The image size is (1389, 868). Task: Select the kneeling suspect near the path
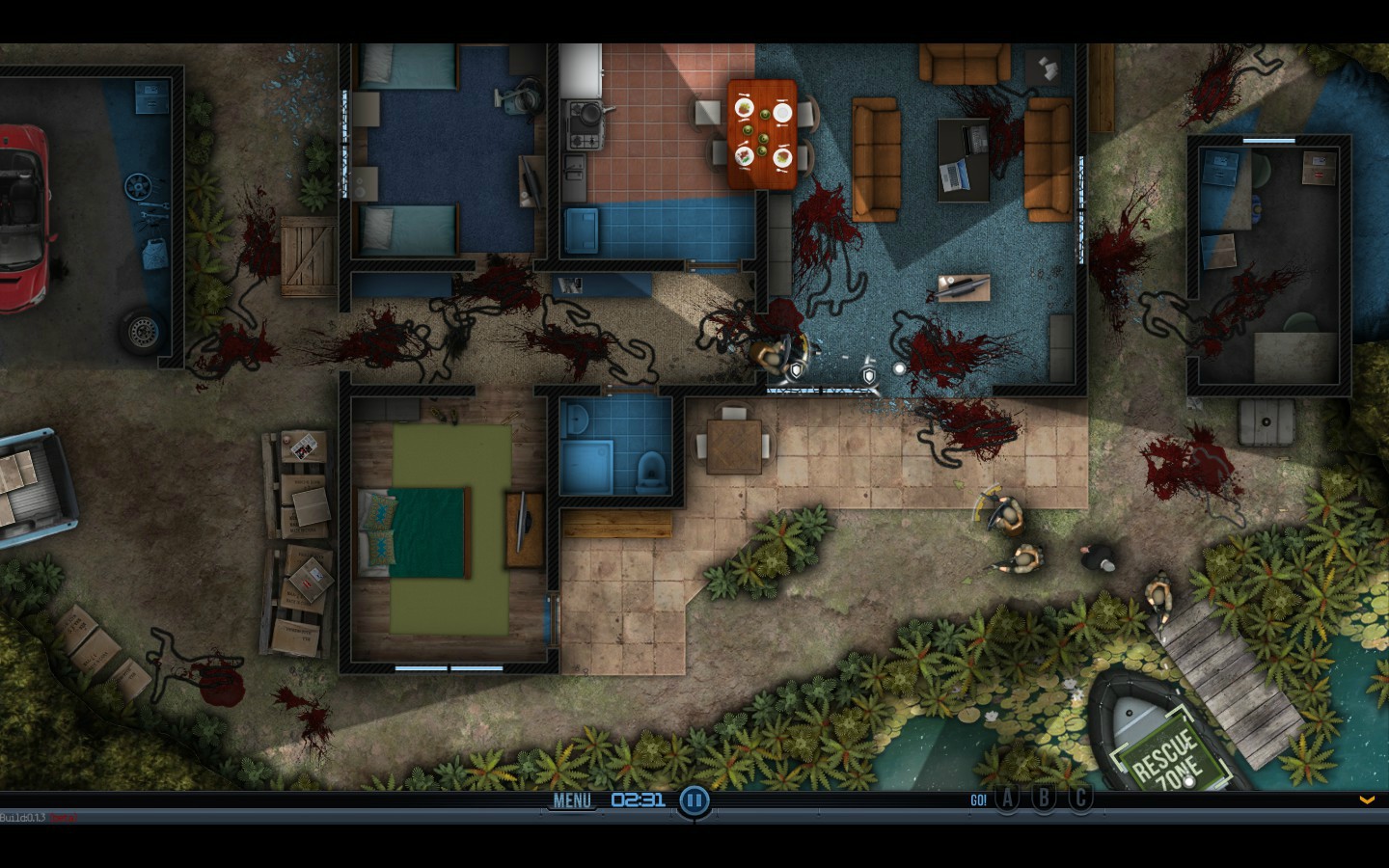[1098, 557]
